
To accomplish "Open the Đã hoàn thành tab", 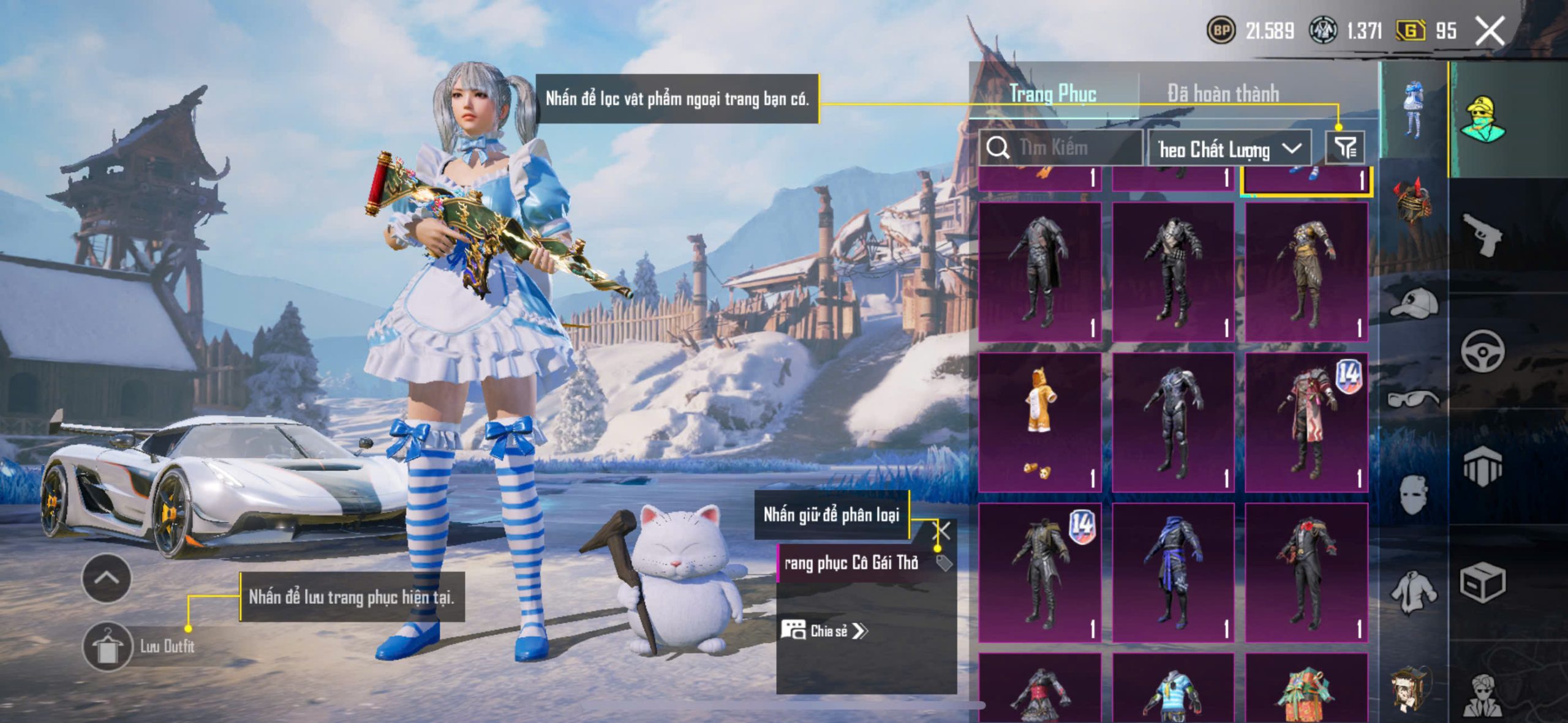I will click(1223, 94).
